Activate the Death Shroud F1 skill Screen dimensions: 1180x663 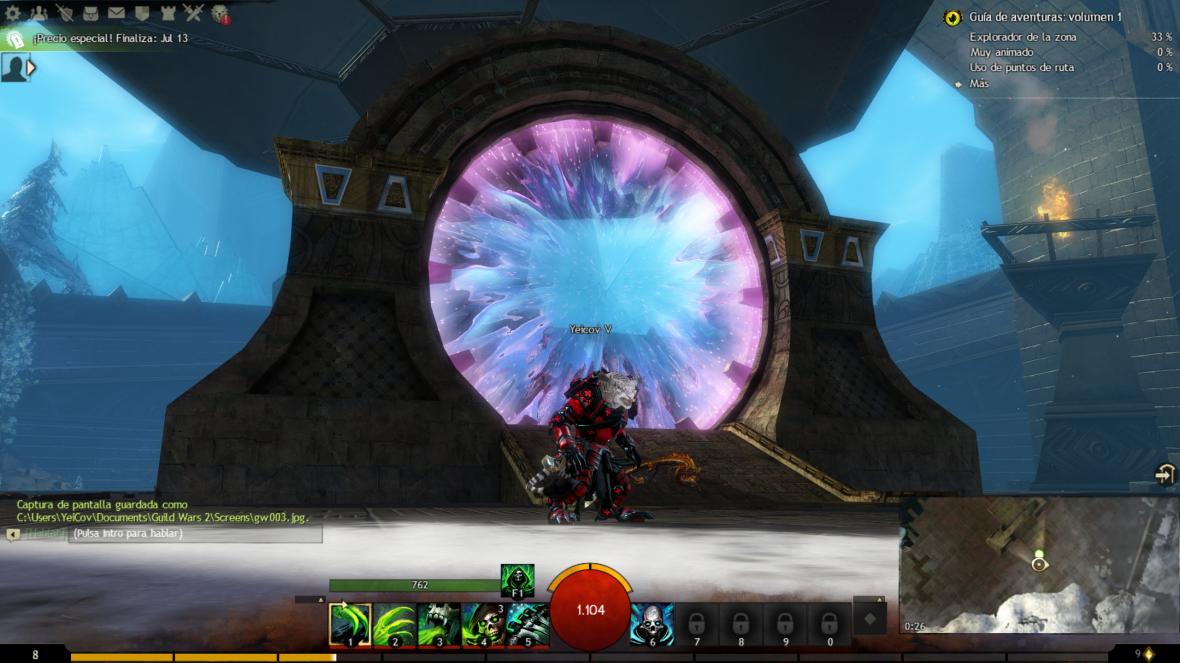tap(517, 581)
